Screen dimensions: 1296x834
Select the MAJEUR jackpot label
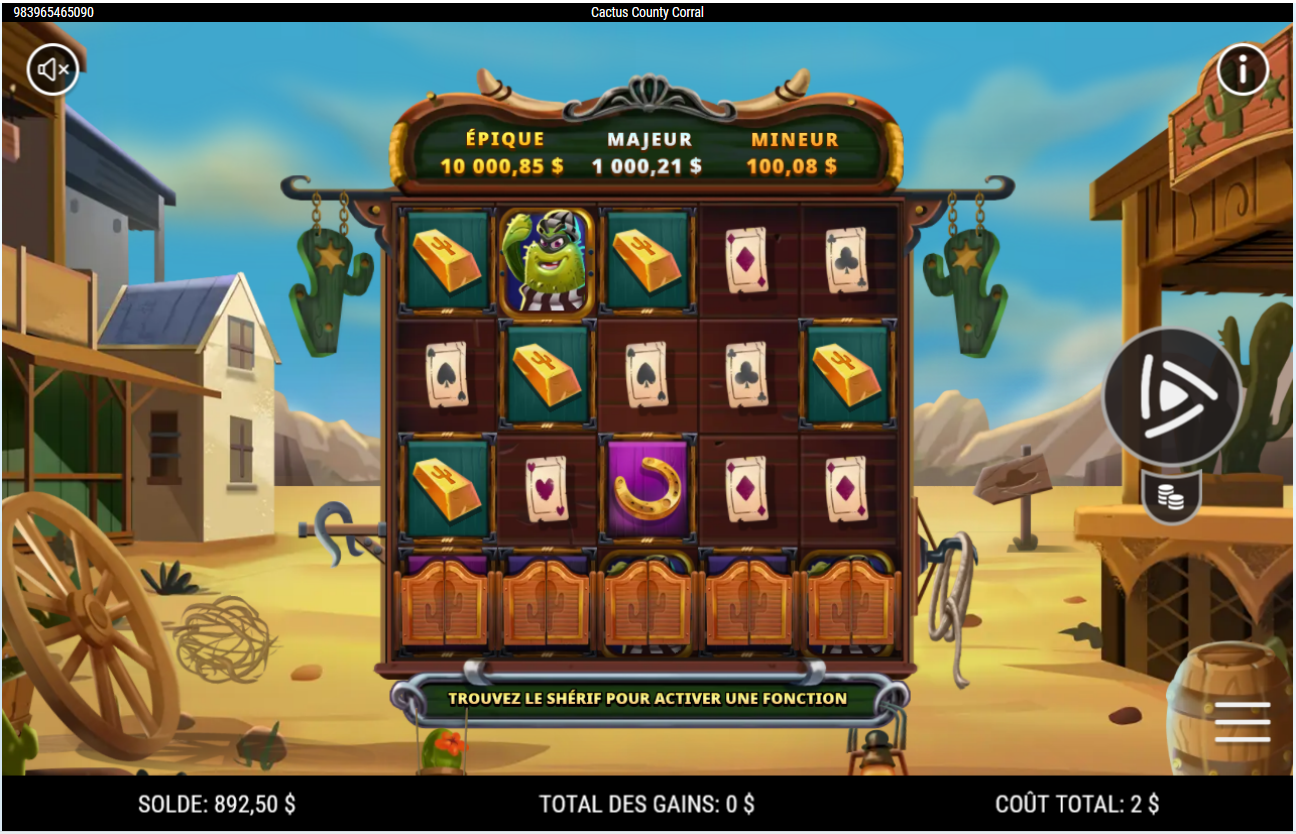click(648, 139)
